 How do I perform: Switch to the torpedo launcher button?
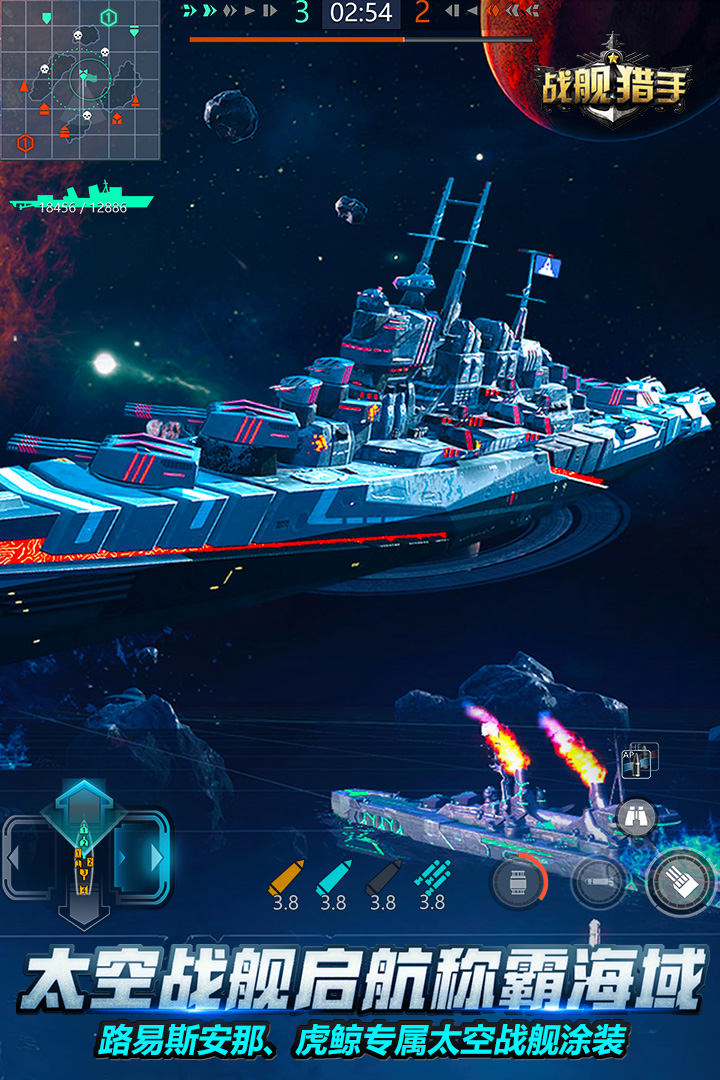[x=598, y=883]
